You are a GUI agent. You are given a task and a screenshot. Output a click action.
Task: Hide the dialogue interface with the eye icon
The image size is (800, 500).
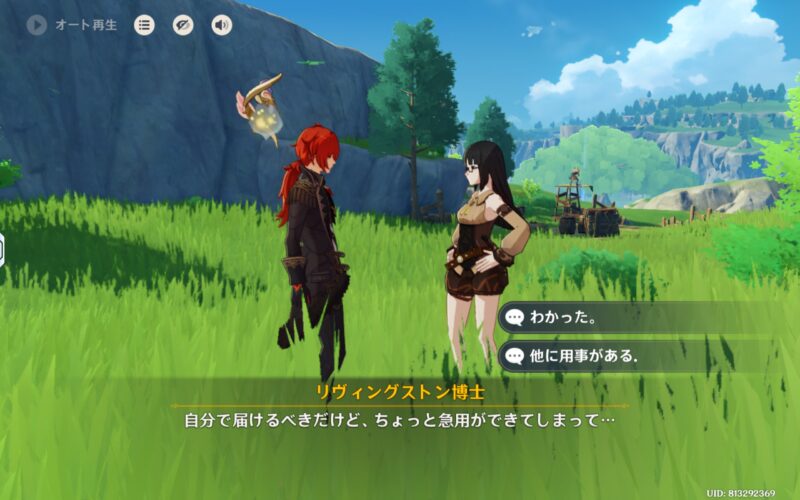(x=183, y=25)
